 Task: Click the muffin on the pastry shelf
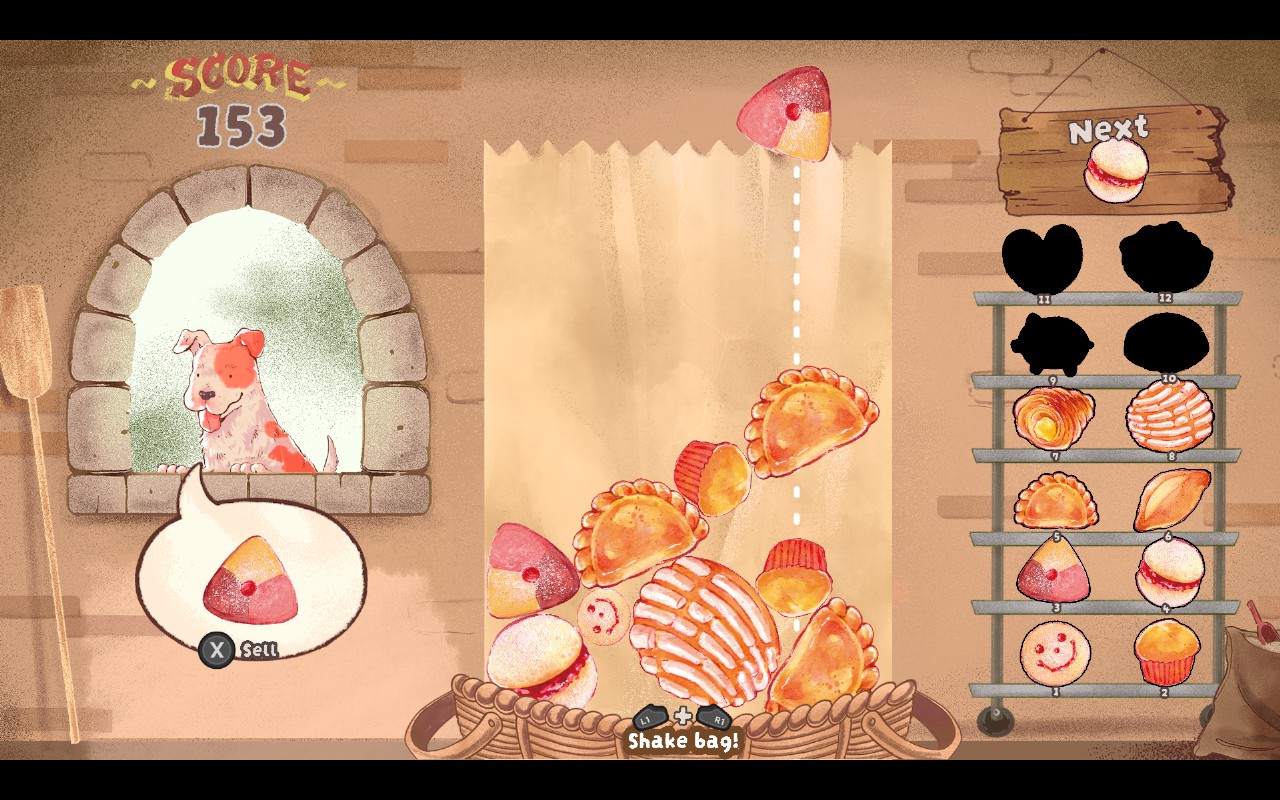pyautogui.click(x=1166, y=650)
